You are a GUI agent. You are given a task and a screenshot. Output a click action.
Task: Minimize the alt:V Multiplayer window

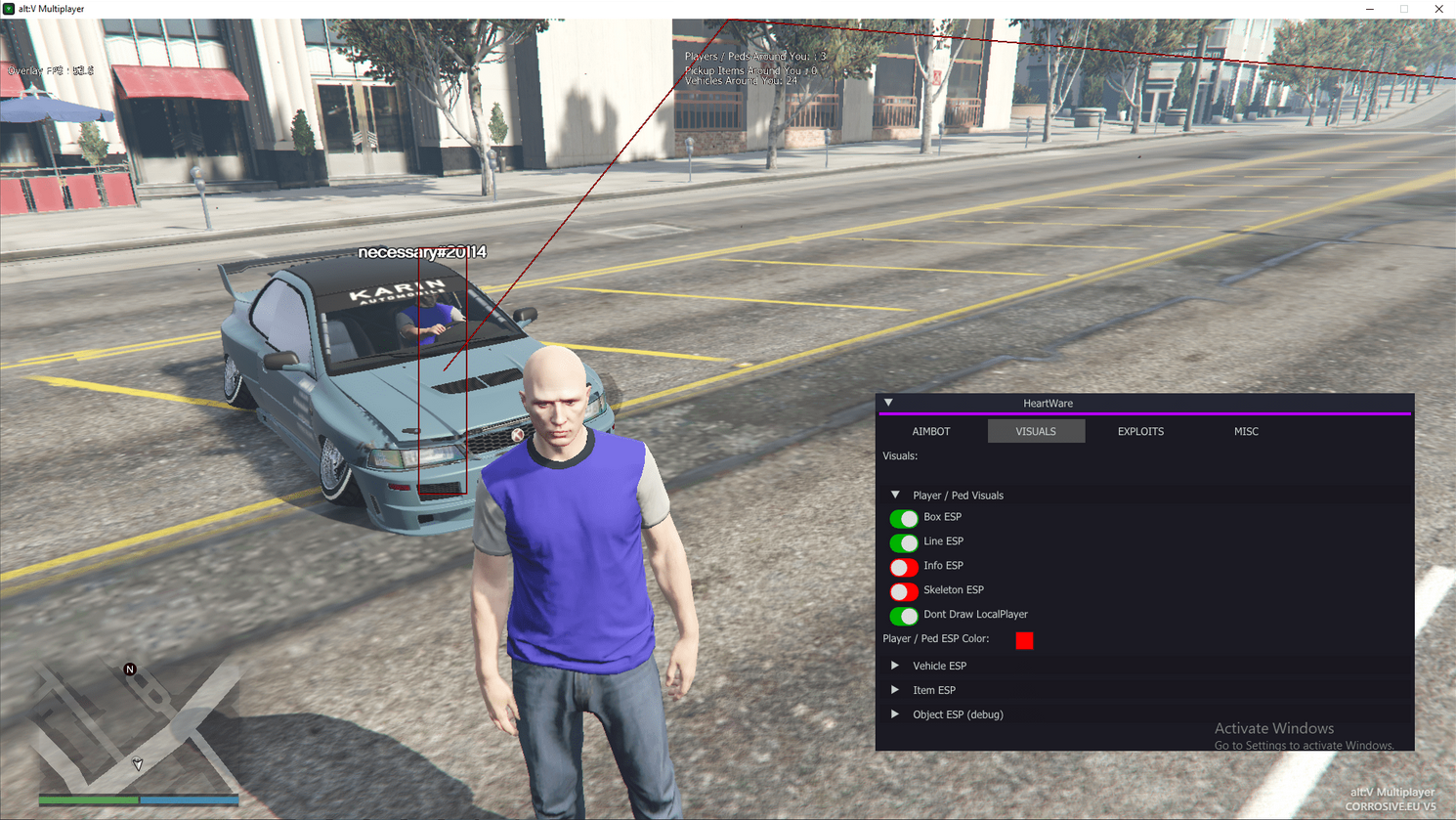click(1370, 9)
